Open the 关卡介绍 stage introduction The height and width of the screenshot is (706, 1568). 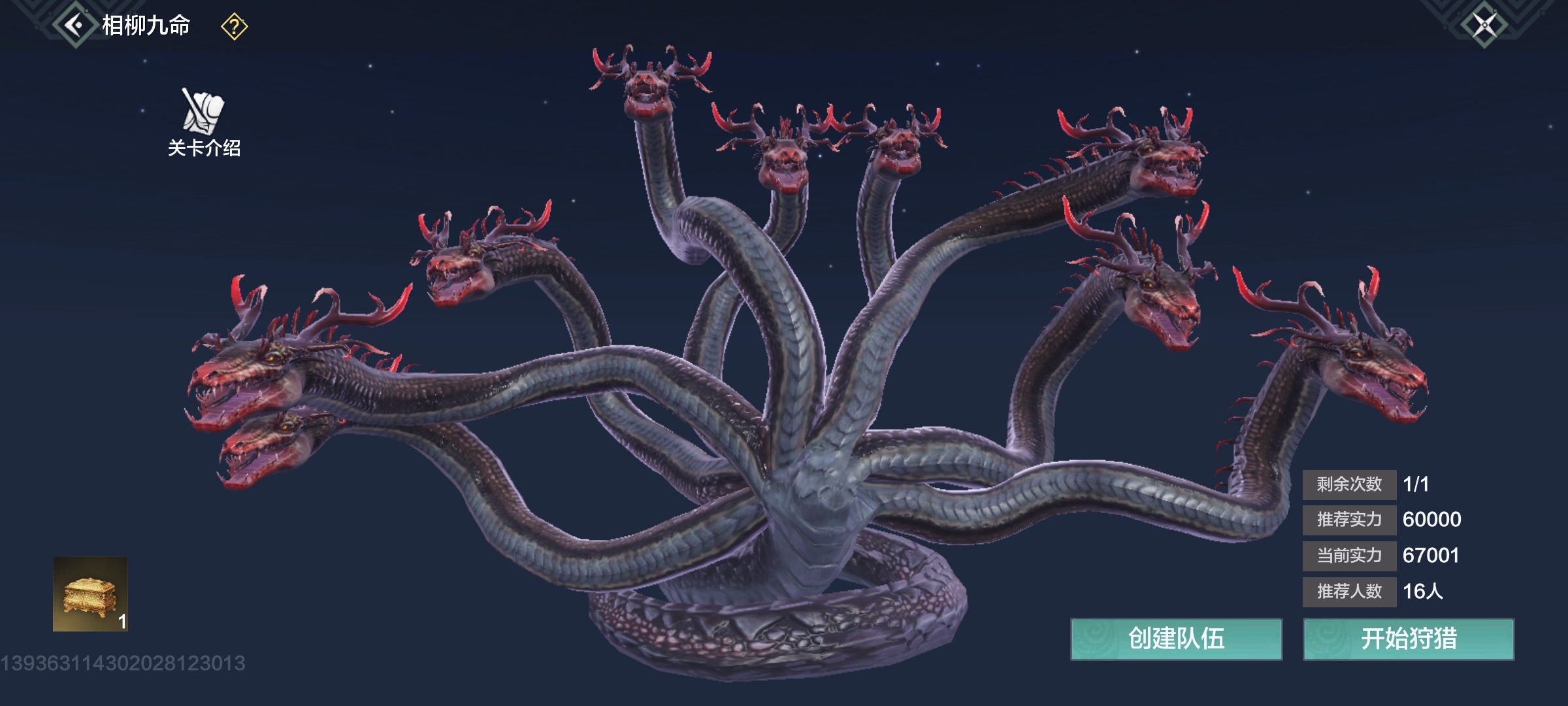(x=204, y=122)
